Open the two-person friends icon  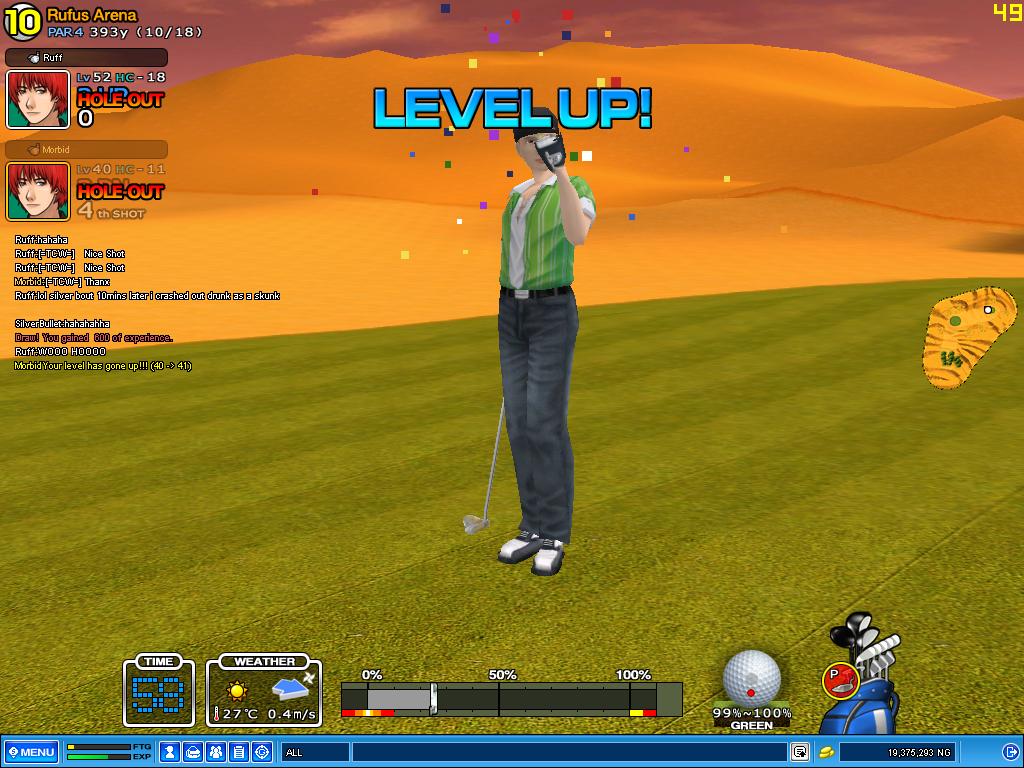coord(216,752)
